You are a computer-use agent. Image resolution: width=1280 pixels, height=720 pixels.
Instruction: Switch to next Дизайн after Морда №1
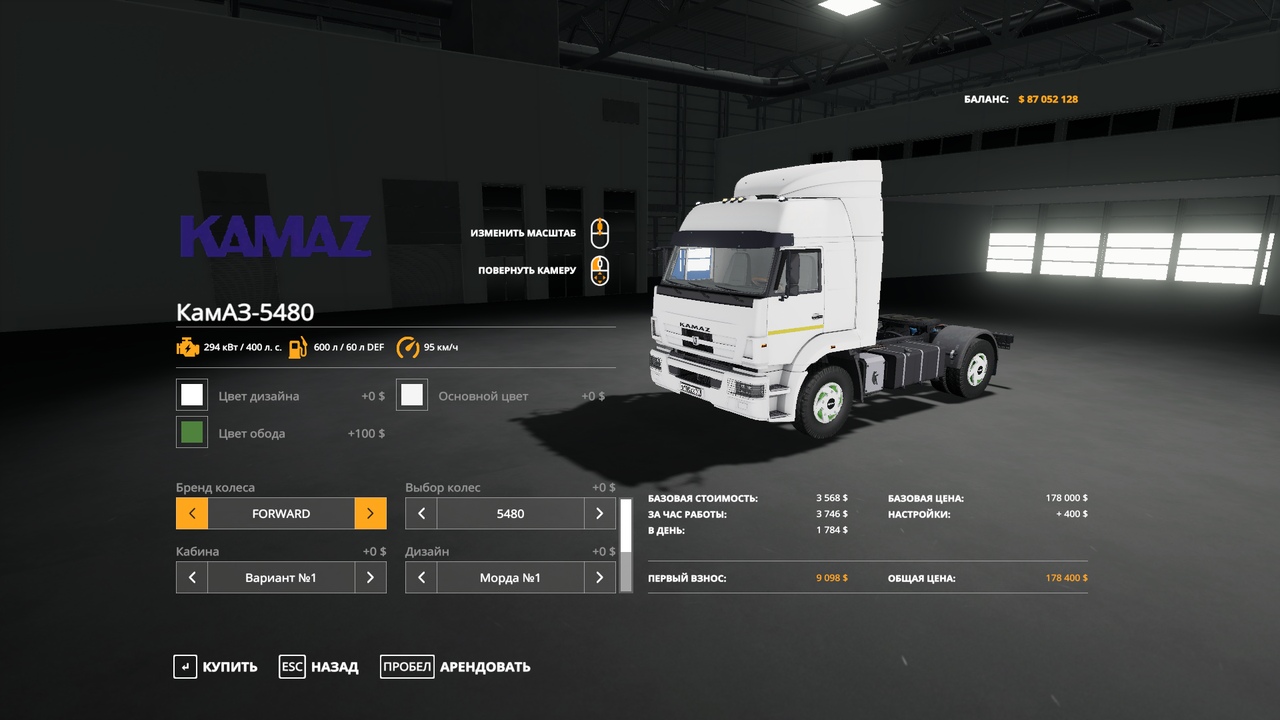599,578
